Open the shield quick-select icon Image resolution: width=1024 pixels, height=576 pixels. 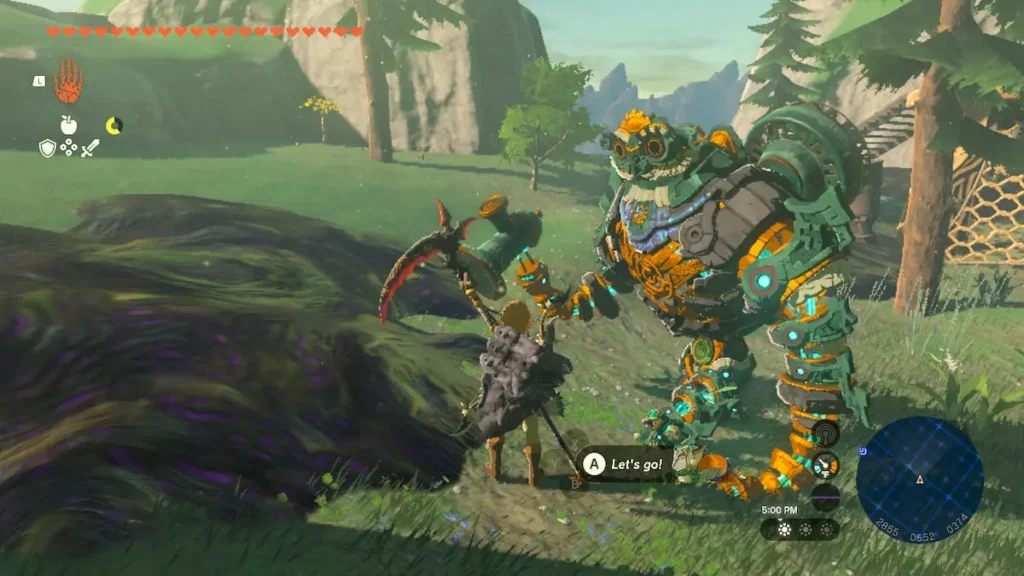47,148
